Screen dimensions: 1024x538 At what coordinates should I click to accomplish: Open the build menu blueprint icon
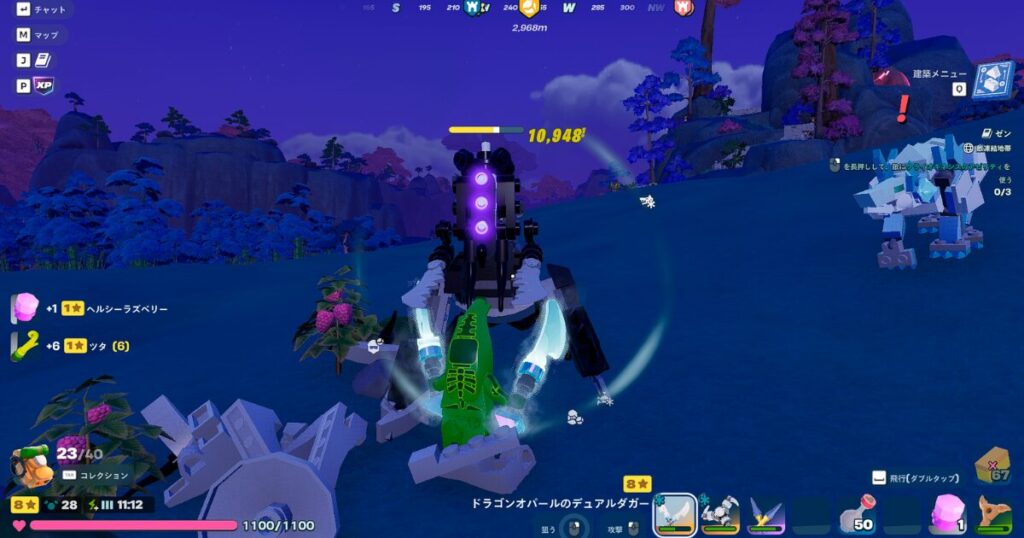click(992, 80)
